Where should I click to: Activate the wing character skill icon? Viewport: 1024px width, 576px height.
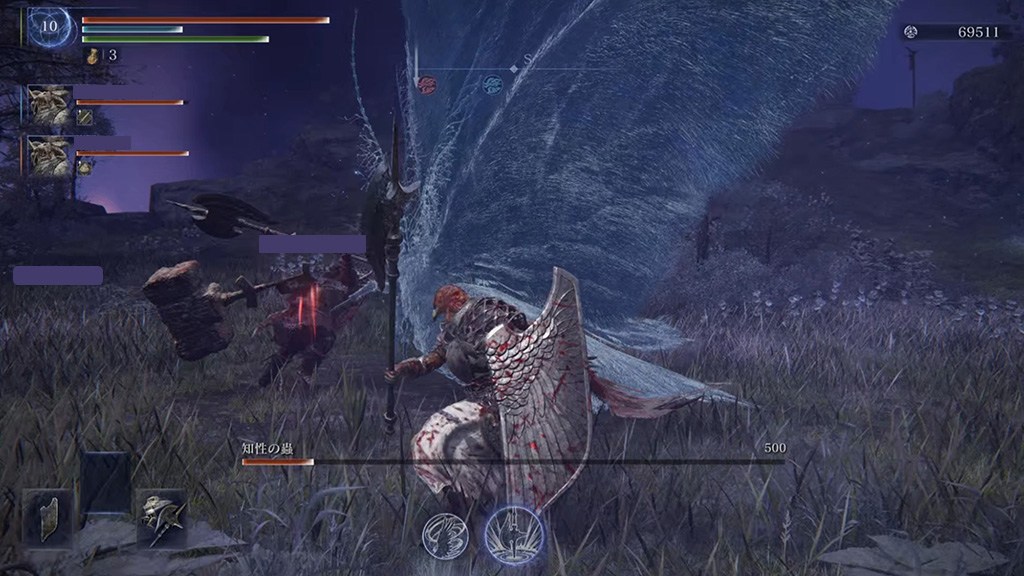point(445,534)
